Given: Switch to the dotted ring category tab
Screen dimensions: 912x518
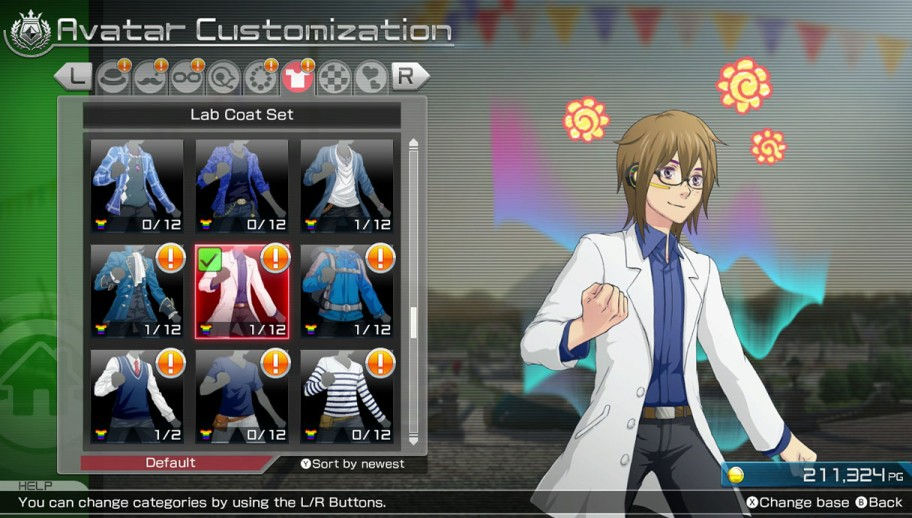Looking at the screenshot, I should point(259,77).
